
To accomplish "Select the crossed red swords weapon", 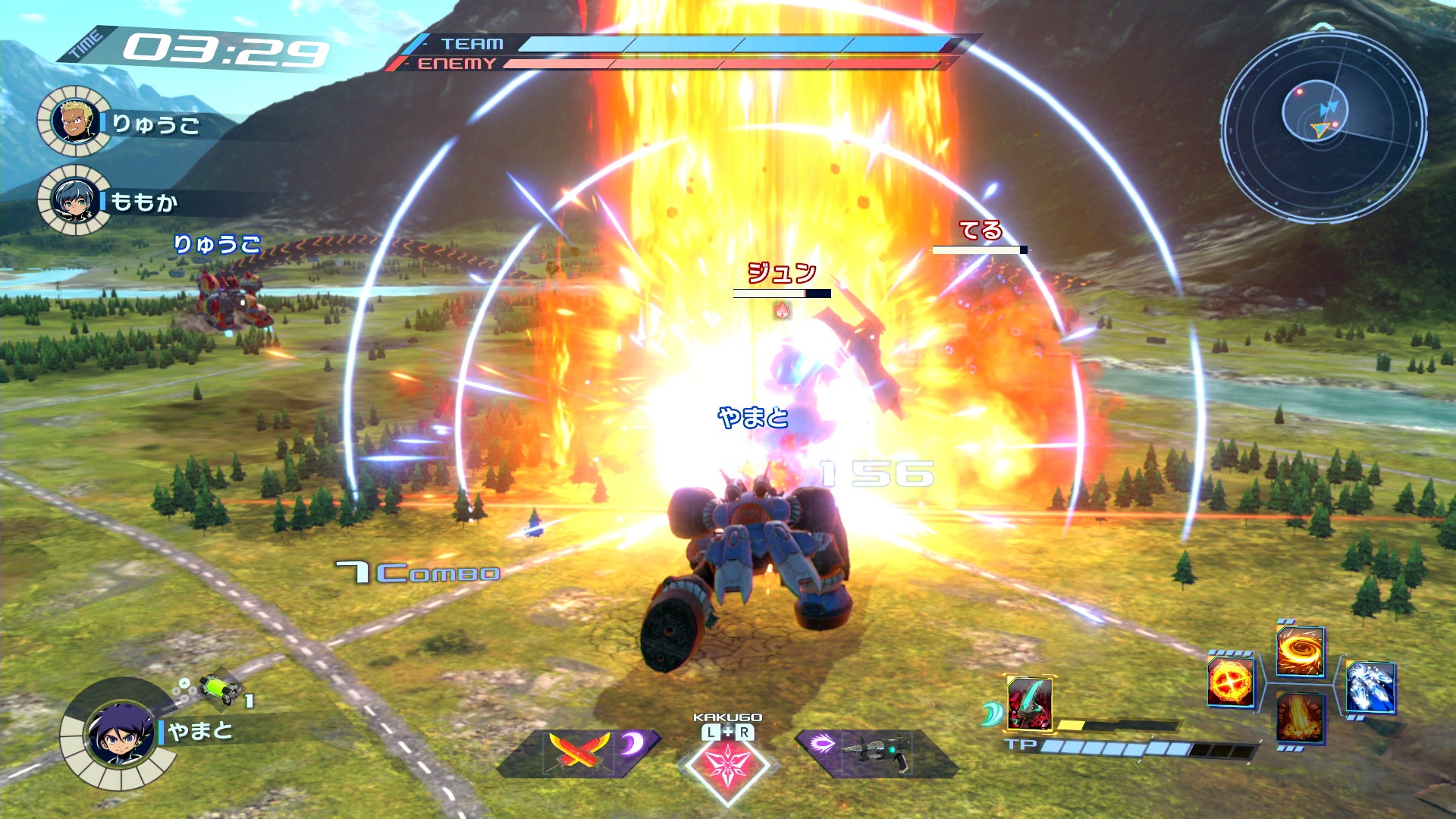I will [x=579, y=751].
